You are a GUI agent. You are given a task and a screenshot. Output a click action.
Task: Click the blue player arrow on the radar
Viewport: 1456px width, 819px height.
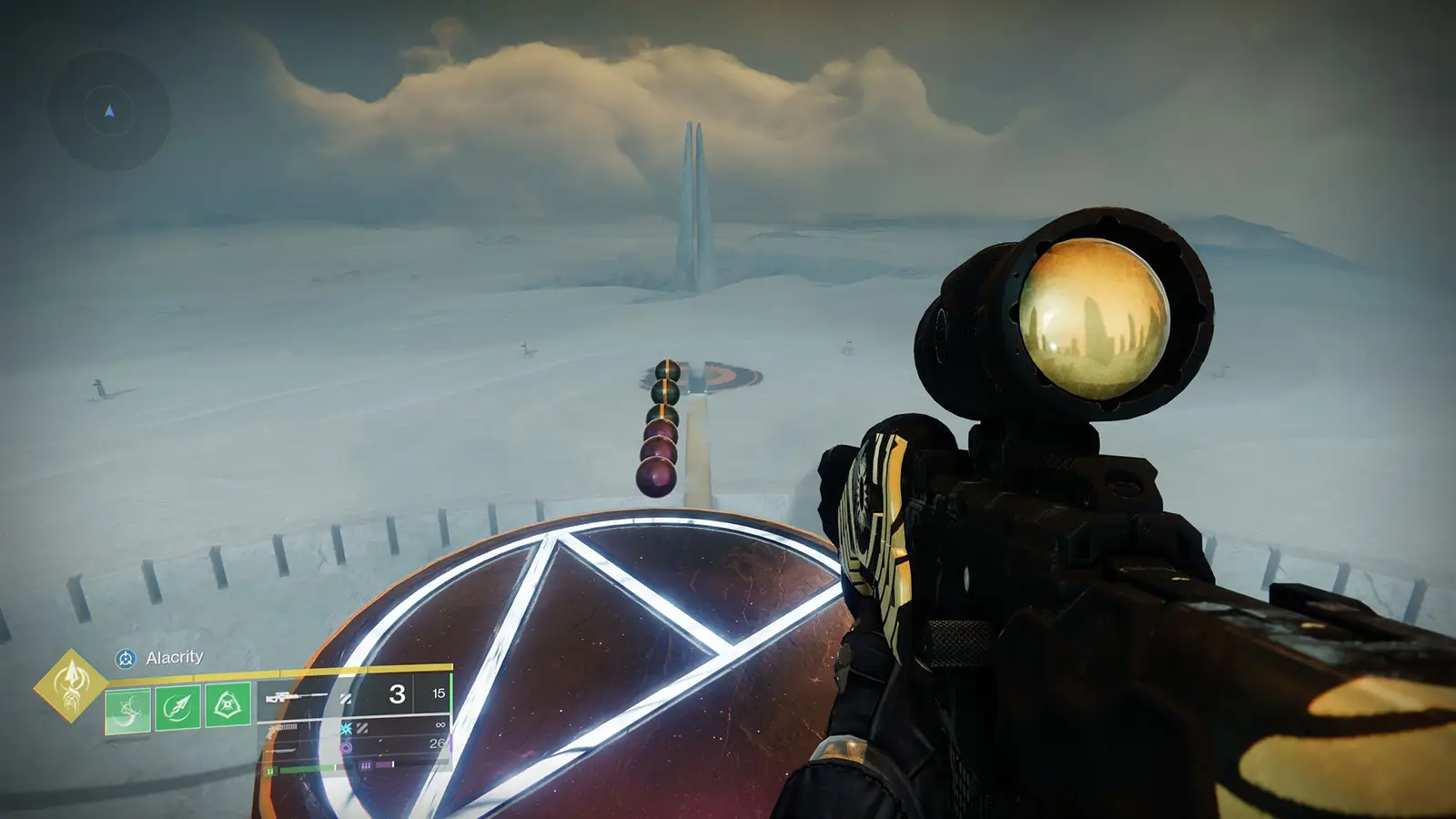[x=108, y=113]
